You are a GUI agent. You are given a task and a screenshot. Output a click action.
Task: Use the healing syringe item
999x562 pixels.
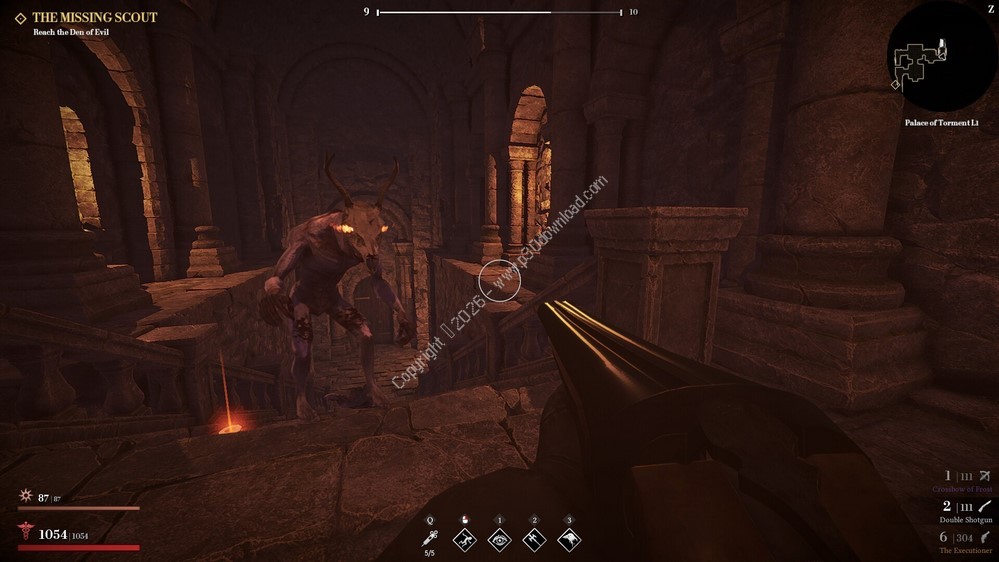pyautogui.click(x=430, y=538)
